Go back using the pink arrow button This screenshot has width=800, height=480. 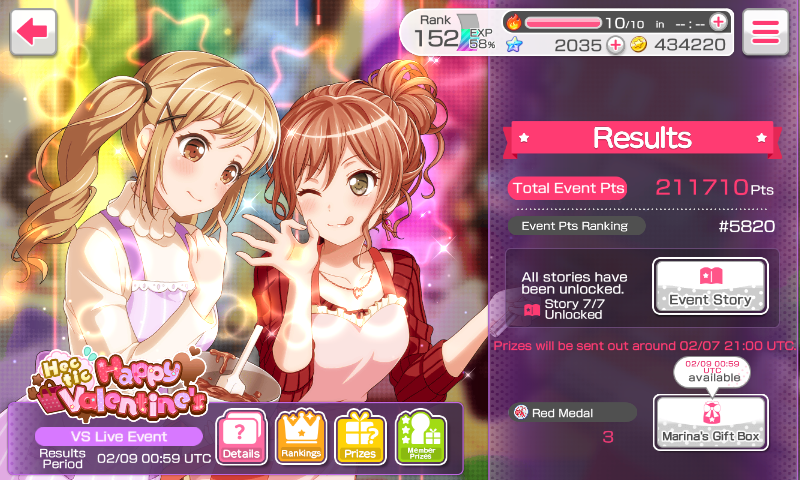pos(33,31)
